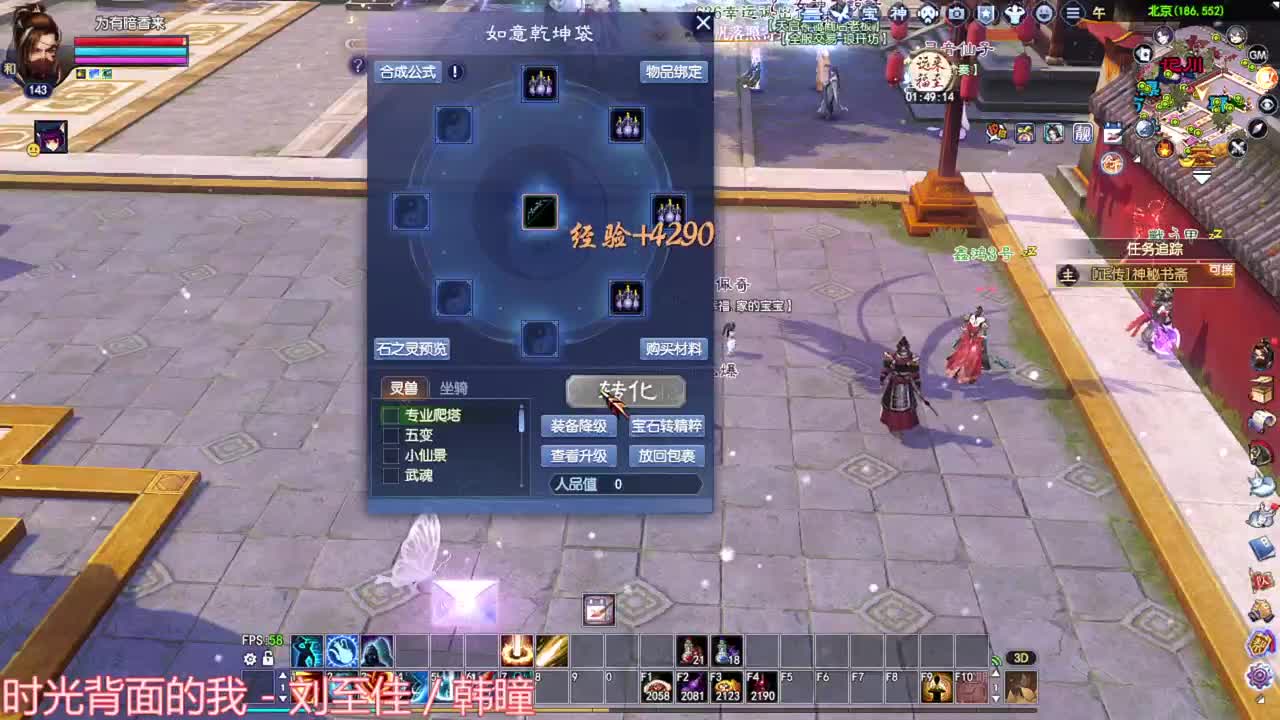
Task: Open the compass icon below the minimap eye
Action: click(x=1258, y=129)
